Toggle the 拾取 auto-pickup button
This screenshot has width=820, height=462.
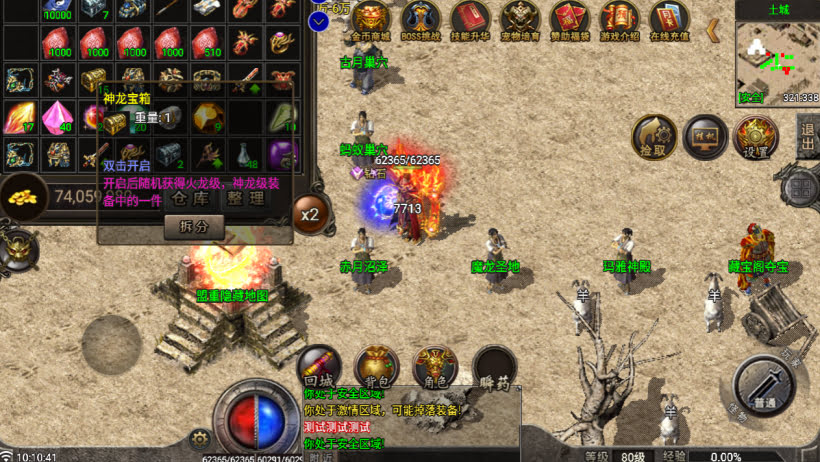tap(654, 137)
